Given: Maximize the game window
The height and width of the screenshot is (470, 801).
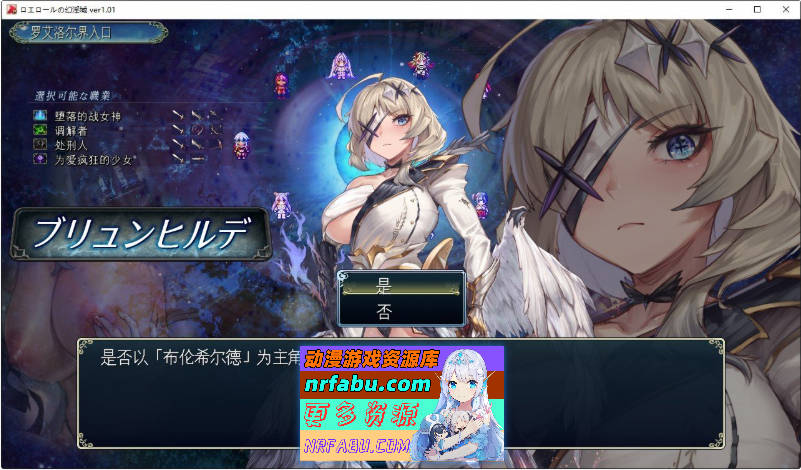Looking at the screenshot, I should click(x=757, y=9).
